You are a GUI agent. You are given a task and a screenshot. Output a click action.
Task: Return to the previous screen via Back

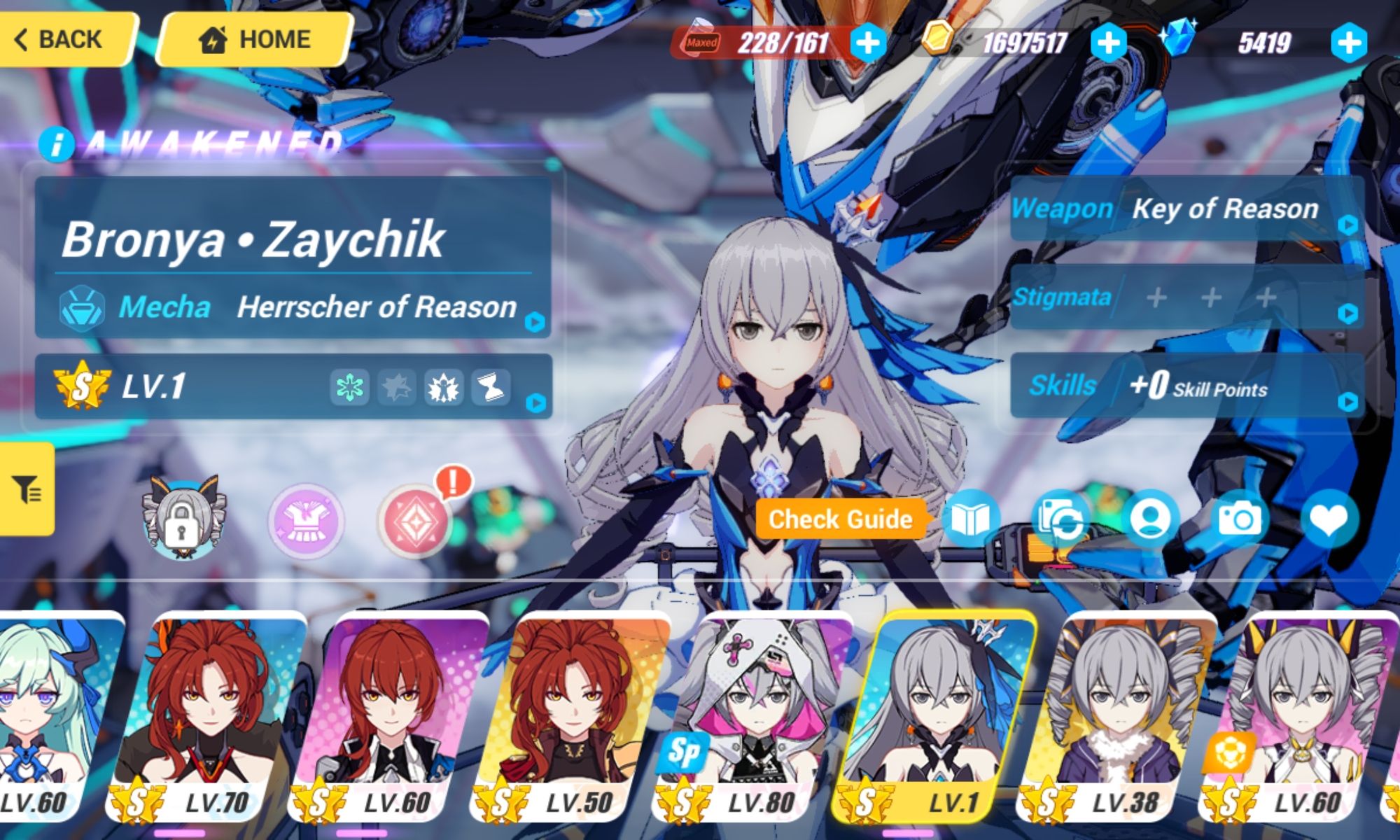coord(59,38)
